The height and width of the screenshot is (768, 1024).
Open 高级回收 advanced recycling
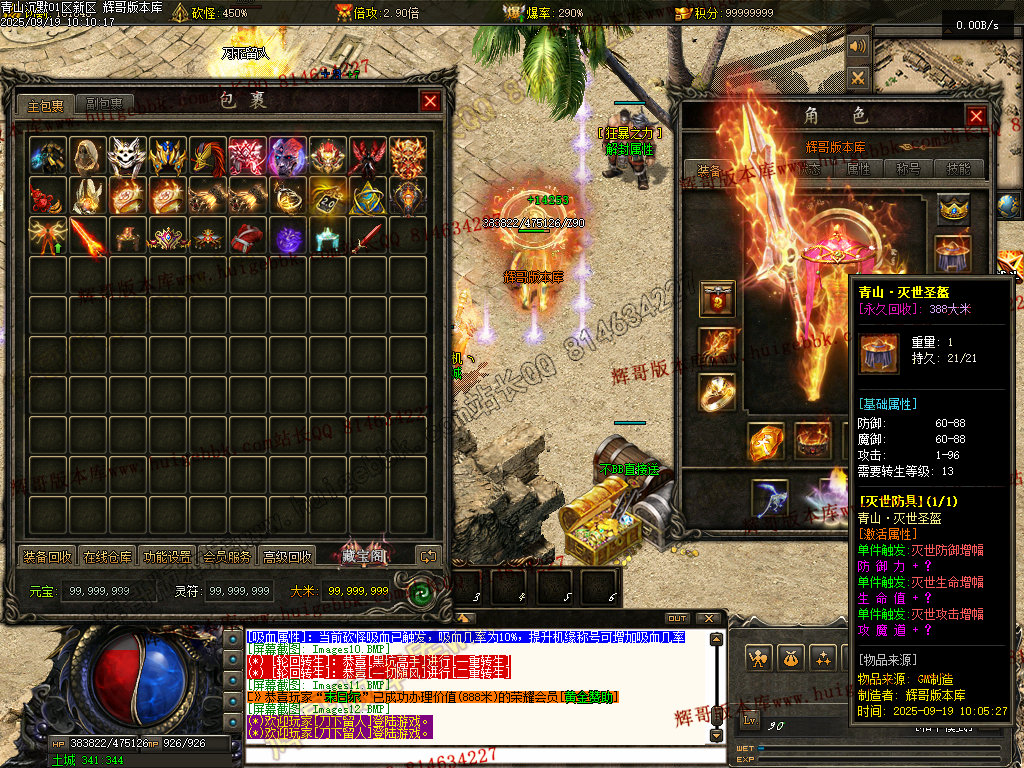287,556
